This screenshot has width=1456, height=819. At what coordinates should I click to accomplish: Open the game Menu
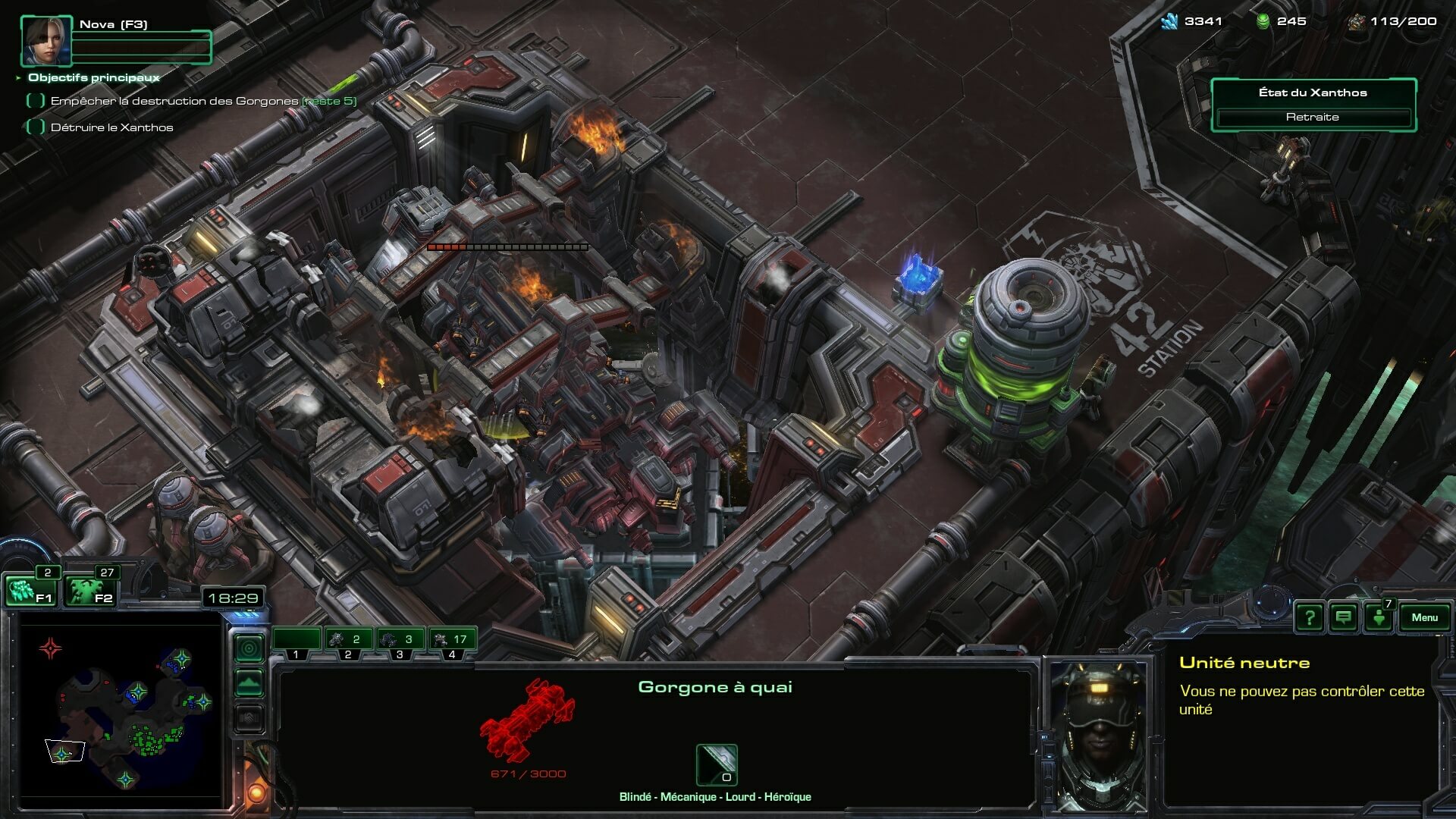(x=1424, y=617)
